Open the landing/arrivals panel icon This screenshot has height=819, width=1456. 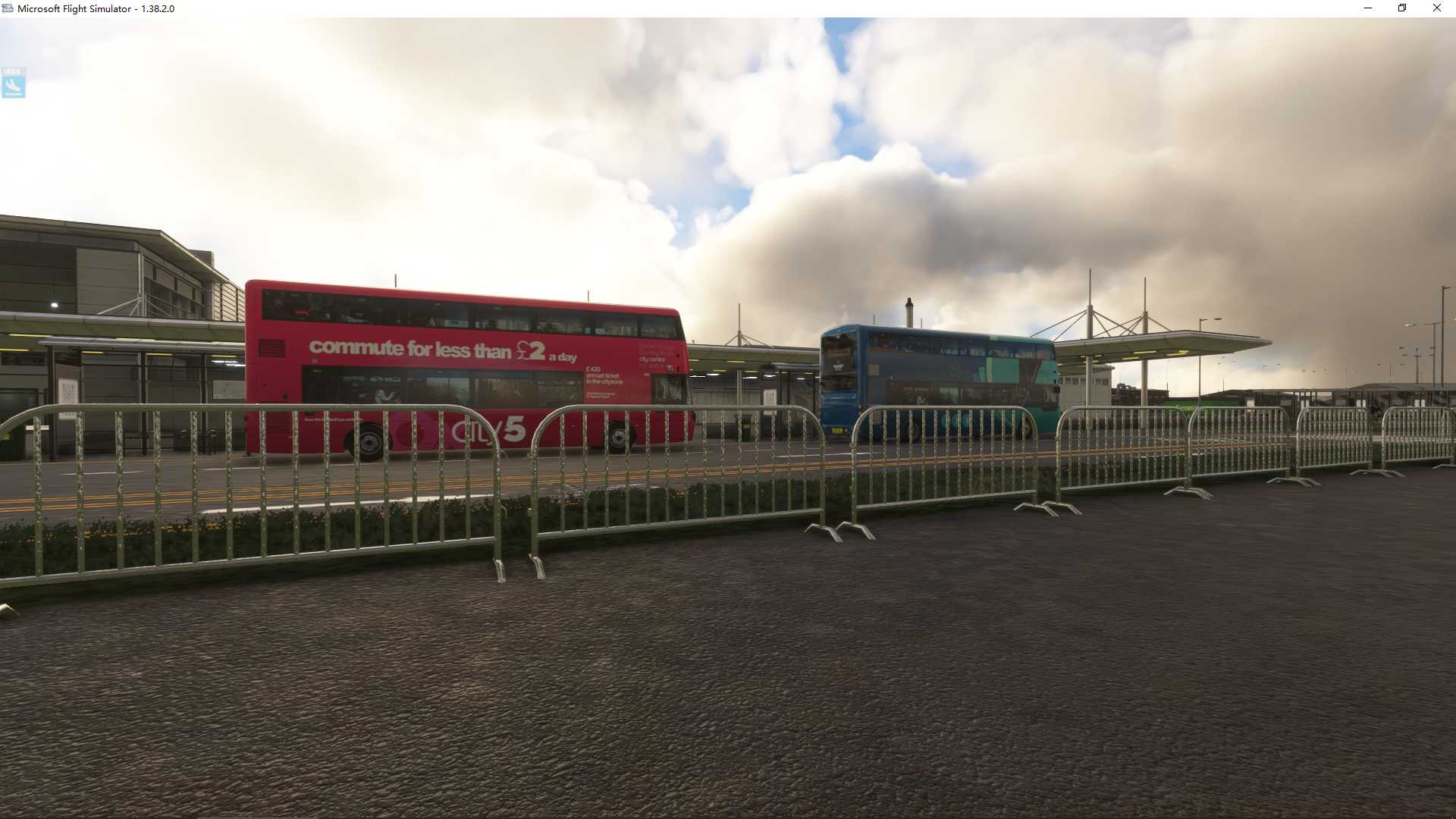pyautogui.click(x=14, y=85)
